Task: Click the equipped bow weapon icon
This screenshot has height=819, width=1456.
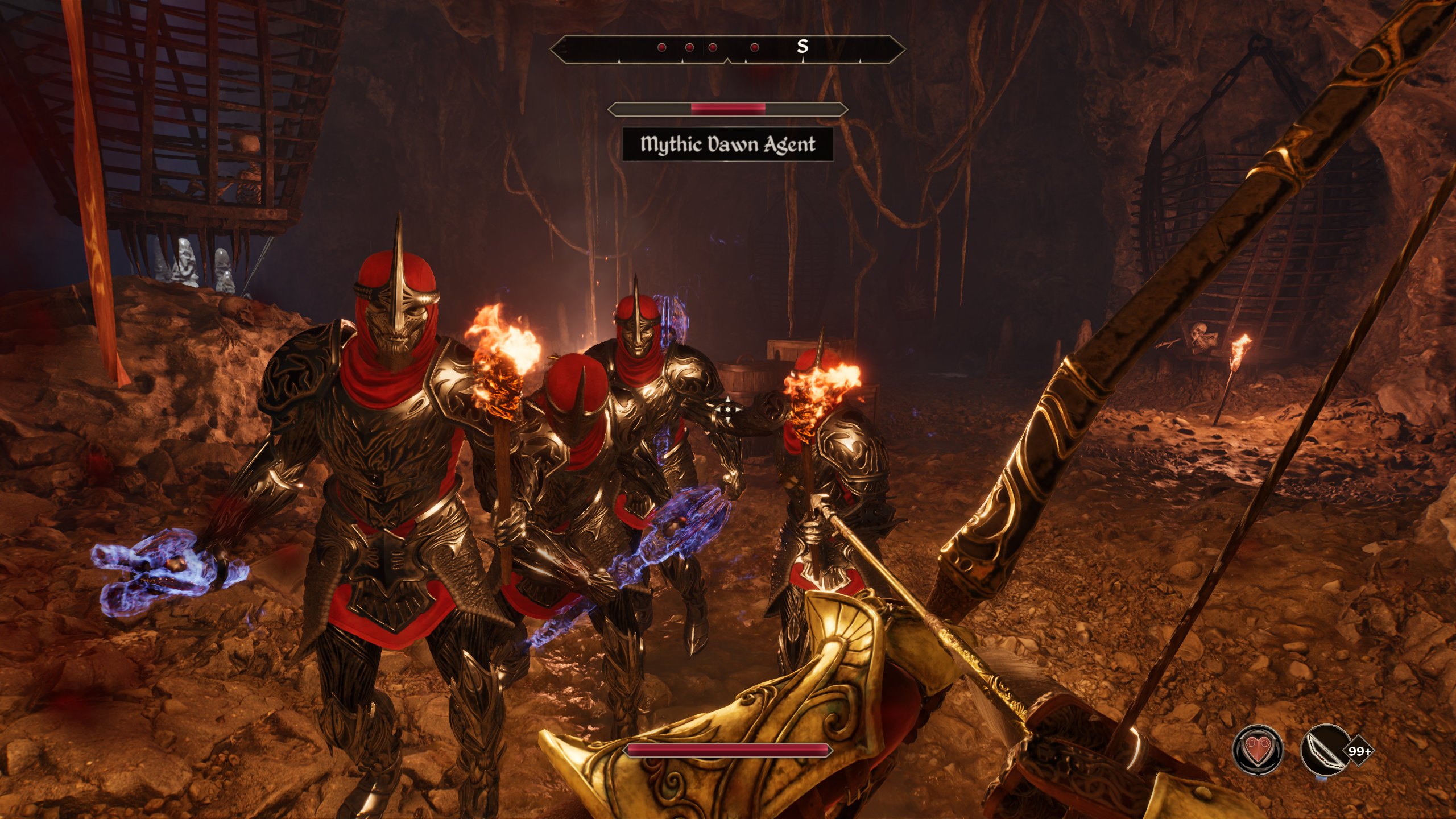Action: [x=1325, y=751]
